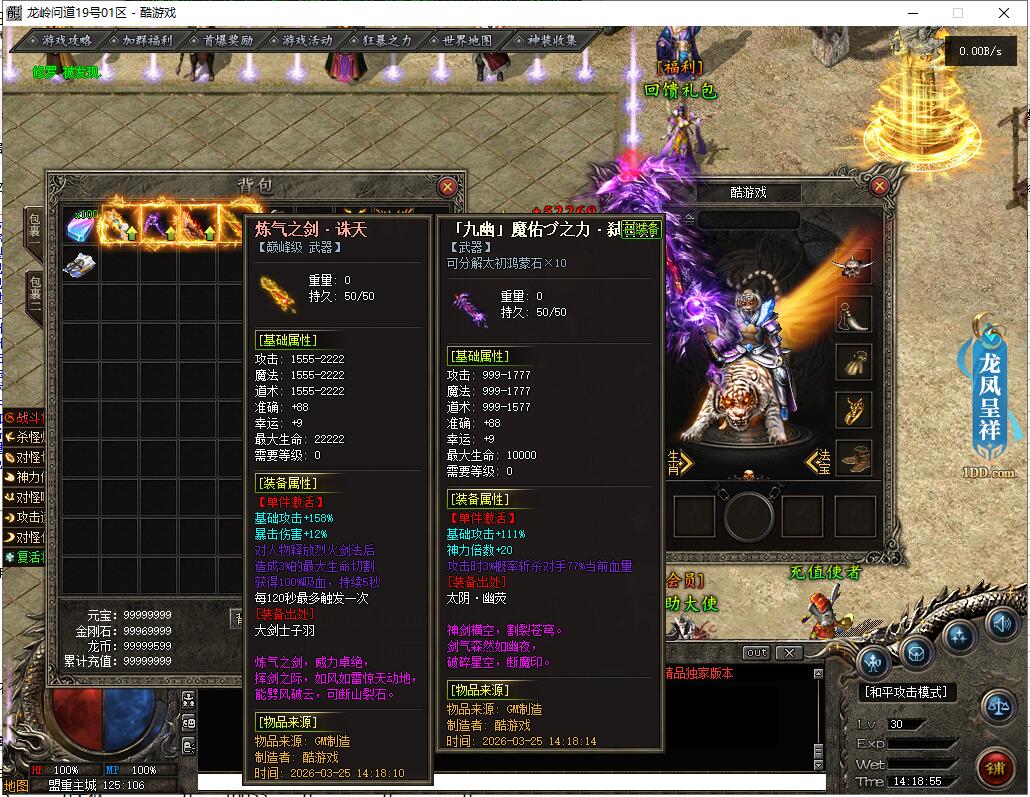Close the 背包 backpack window

447,186
